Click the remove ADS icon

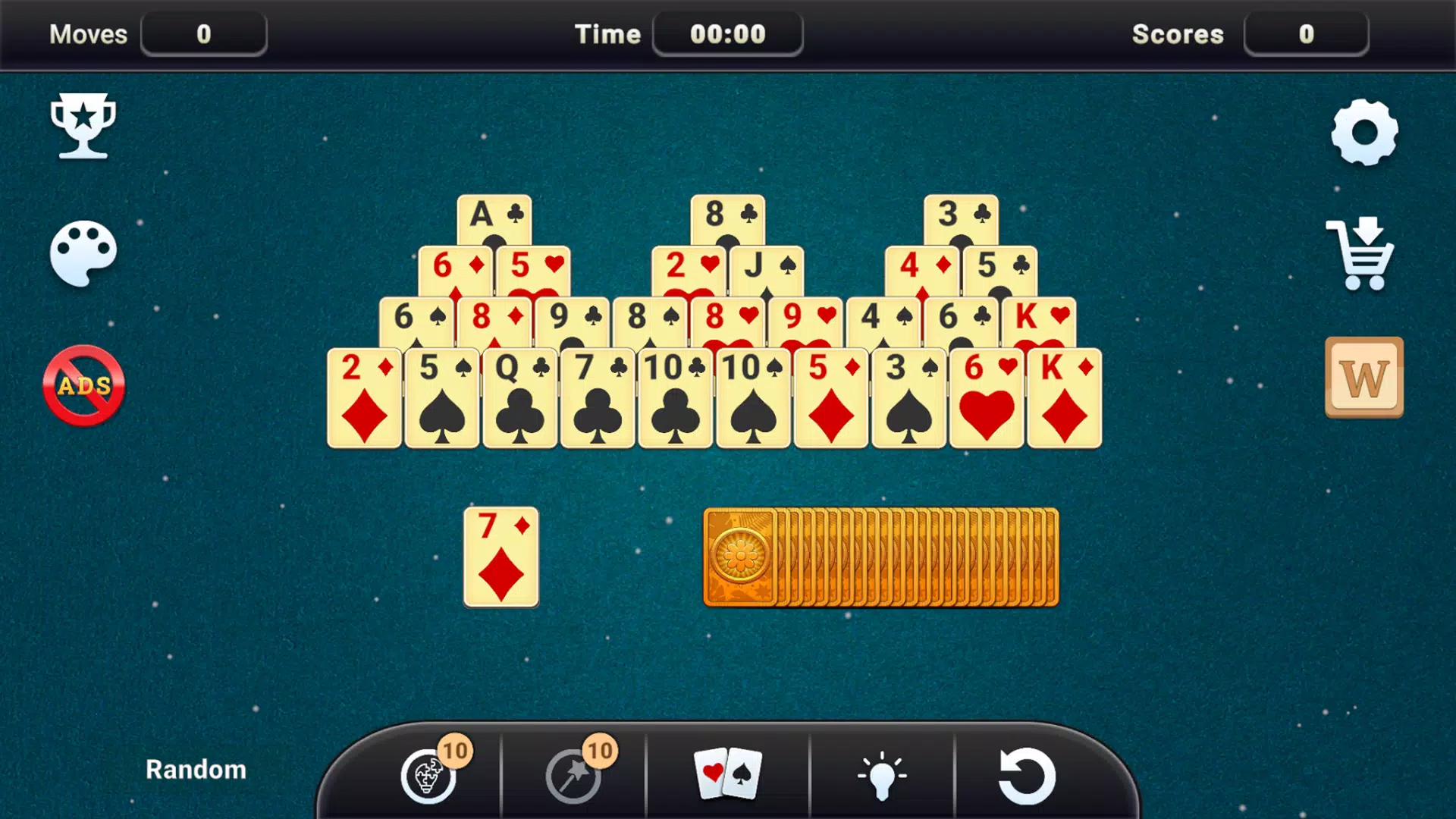82,384
